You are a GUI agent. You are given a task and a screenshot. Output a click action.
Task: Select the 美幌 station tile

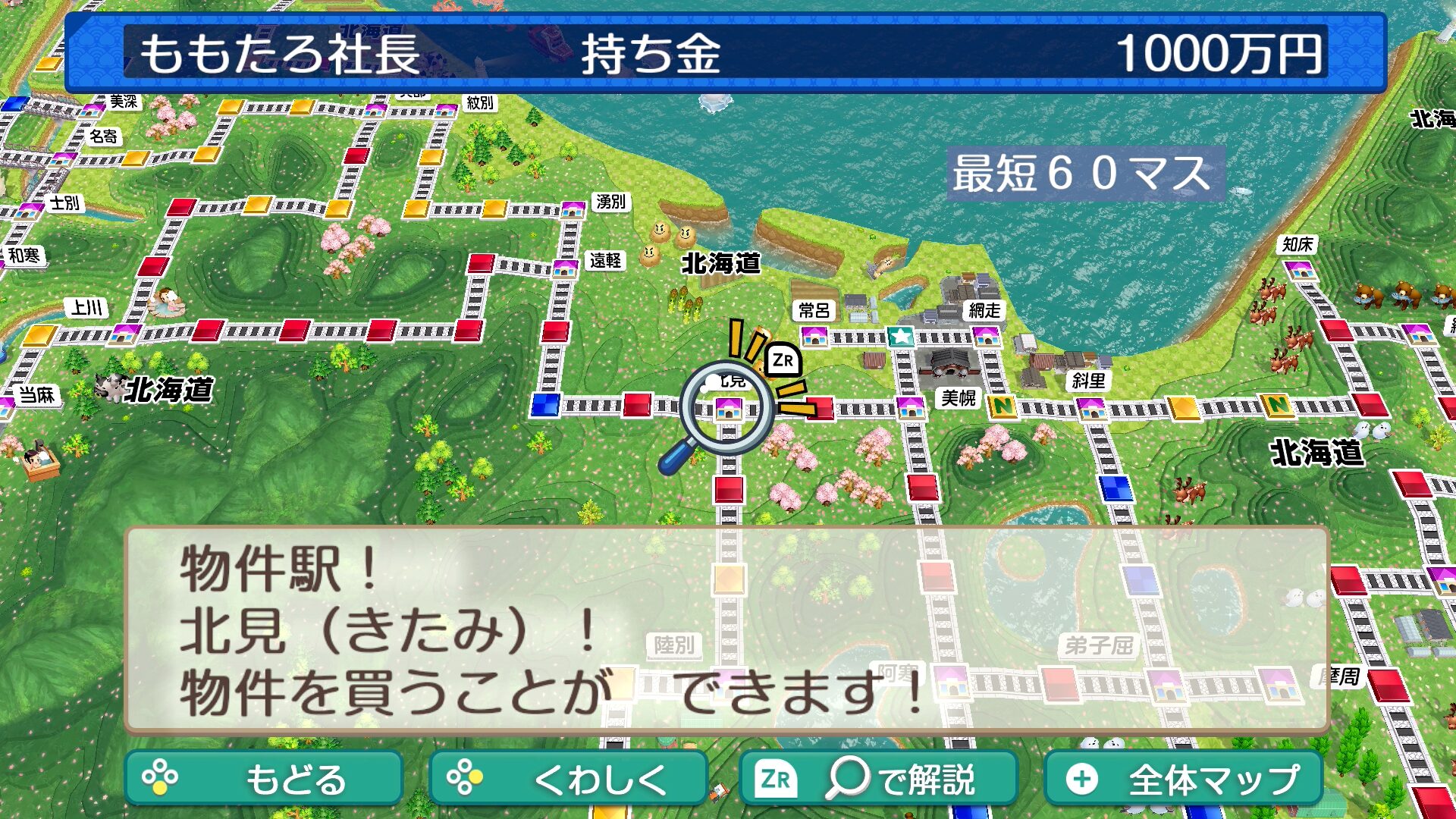910,407
